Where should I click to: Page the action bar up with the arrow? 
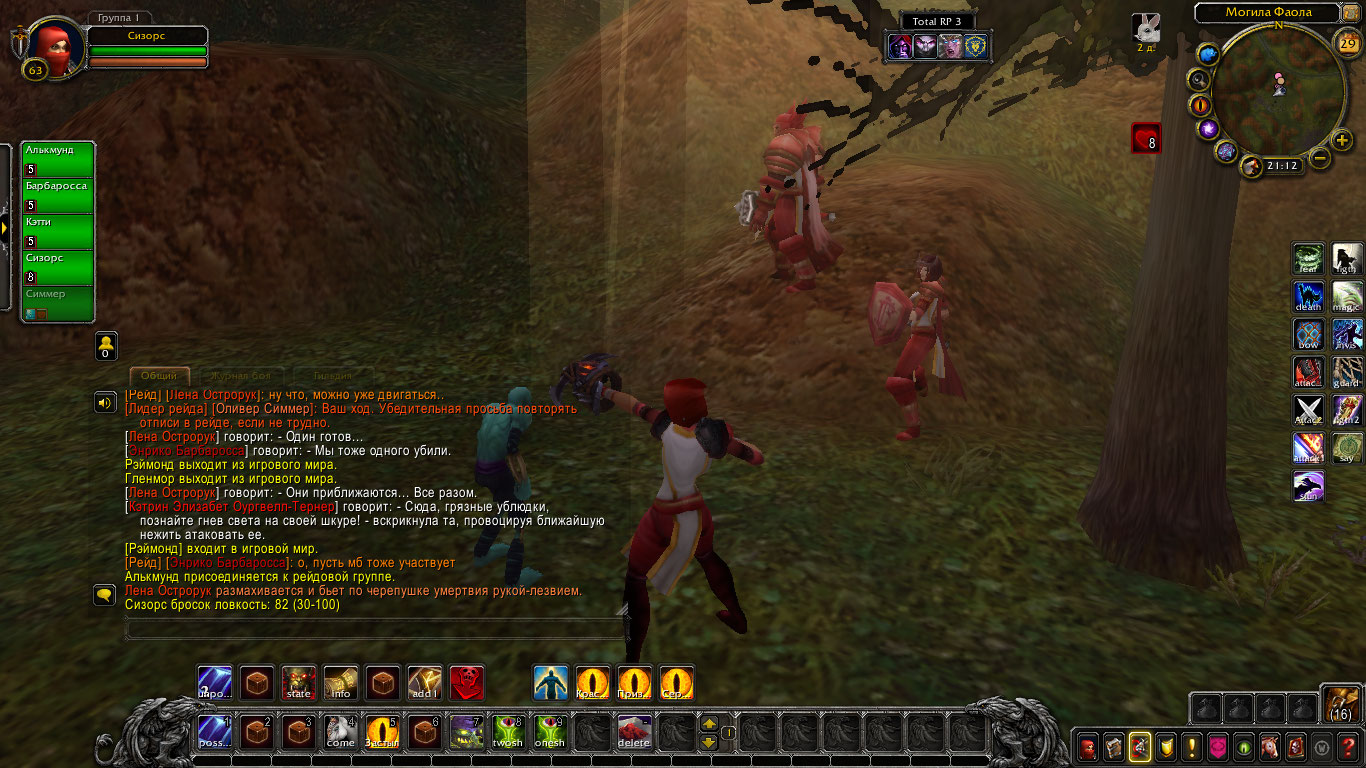point(709,723)
